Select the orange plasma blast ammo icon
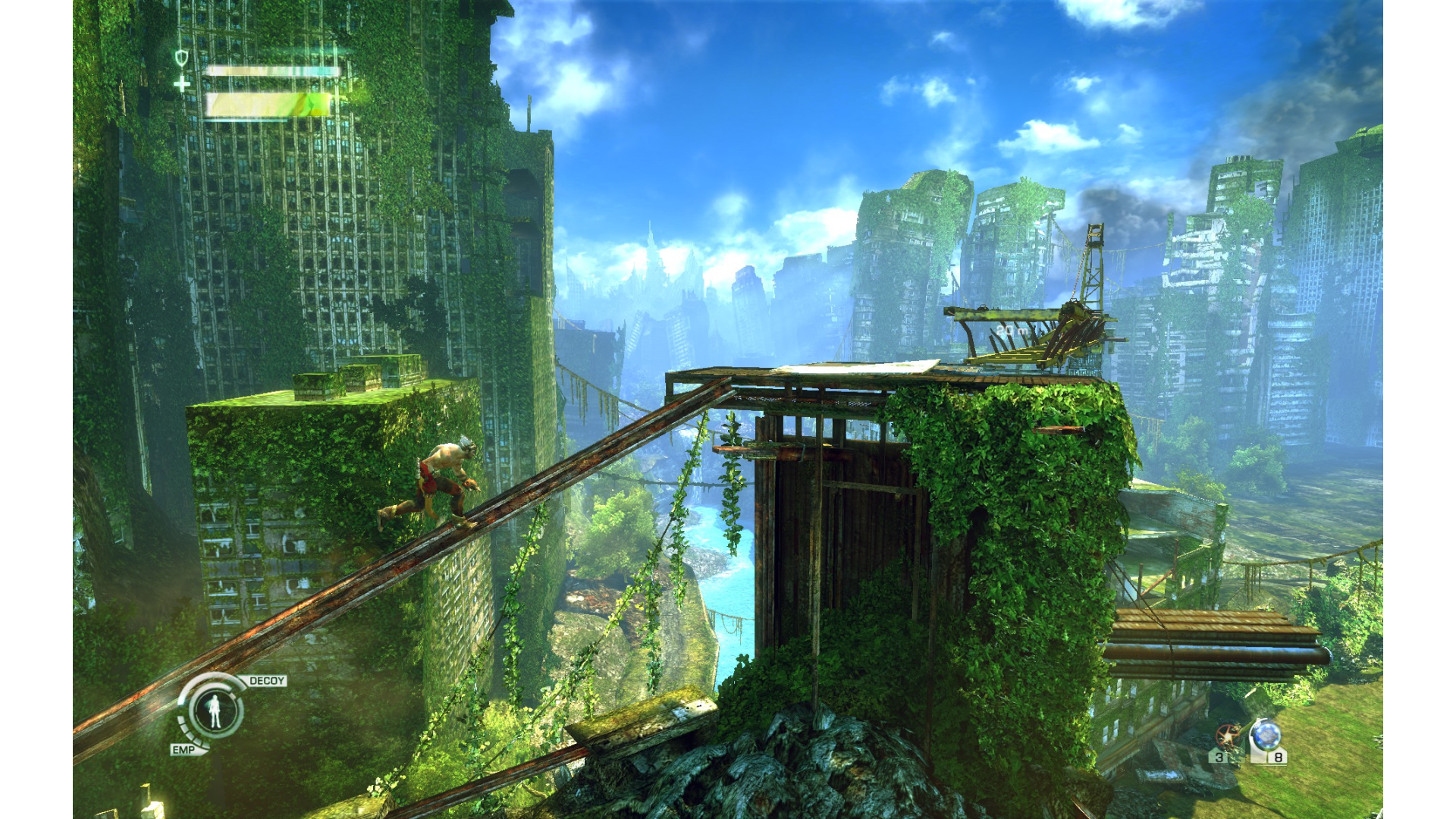The height and width of the screenshot is (819, 1456). (x=1227, y=737)
